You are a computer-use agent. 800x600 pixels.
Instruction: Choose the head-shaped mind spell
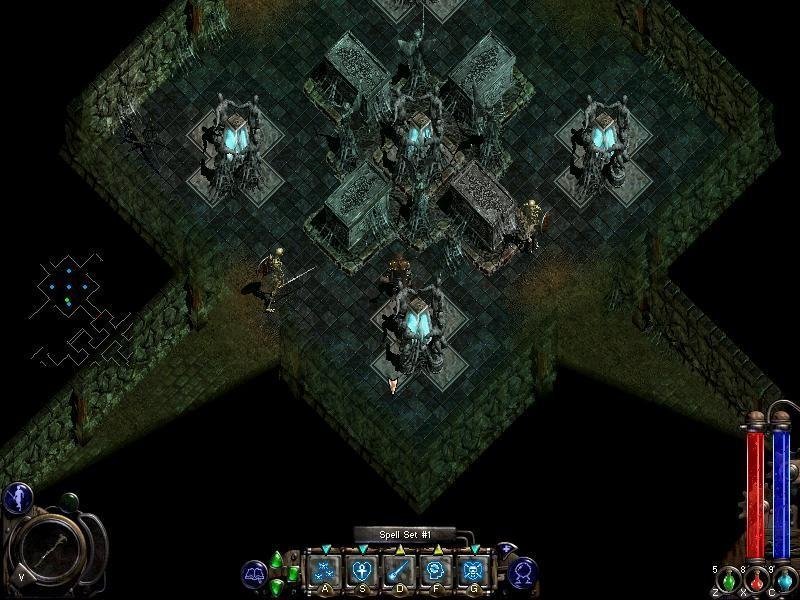(435, 570)
